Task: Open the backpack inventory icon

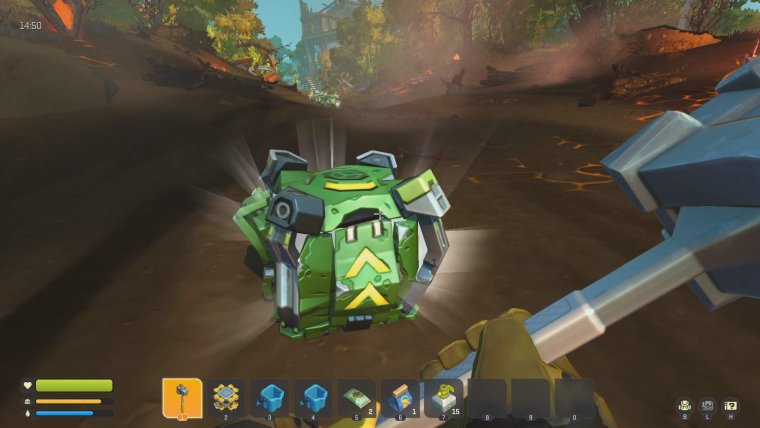Action: click(x=685, y=405)
